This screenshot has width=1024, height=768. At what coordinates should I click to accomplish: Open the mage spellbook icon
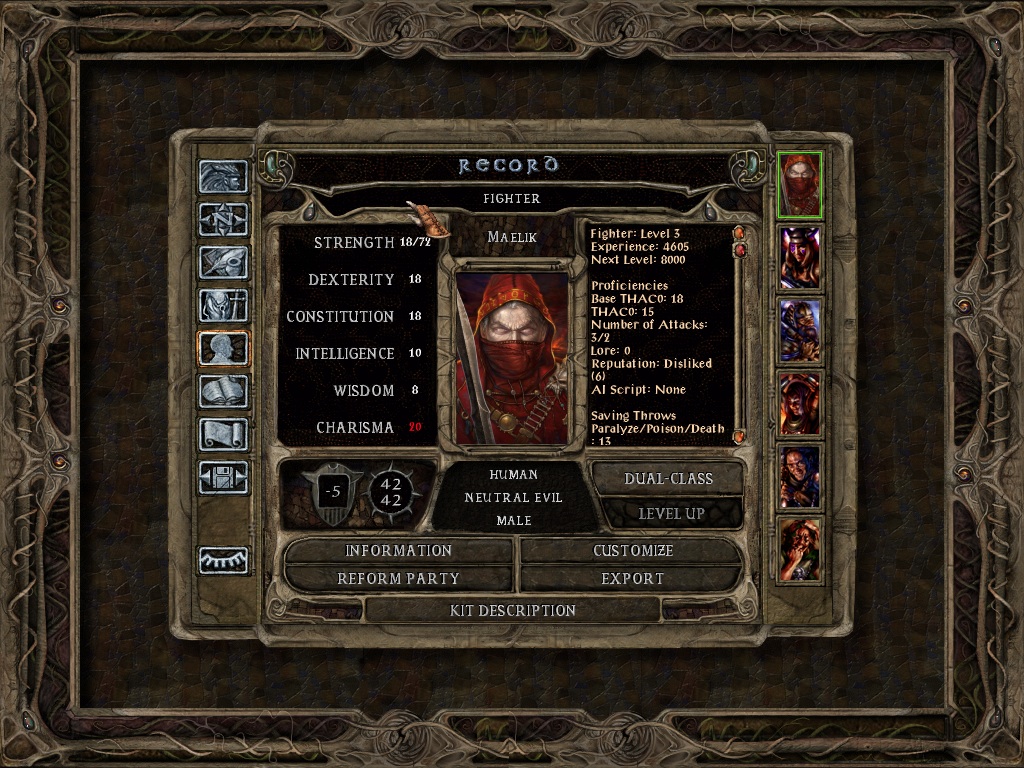pos(223,392)
